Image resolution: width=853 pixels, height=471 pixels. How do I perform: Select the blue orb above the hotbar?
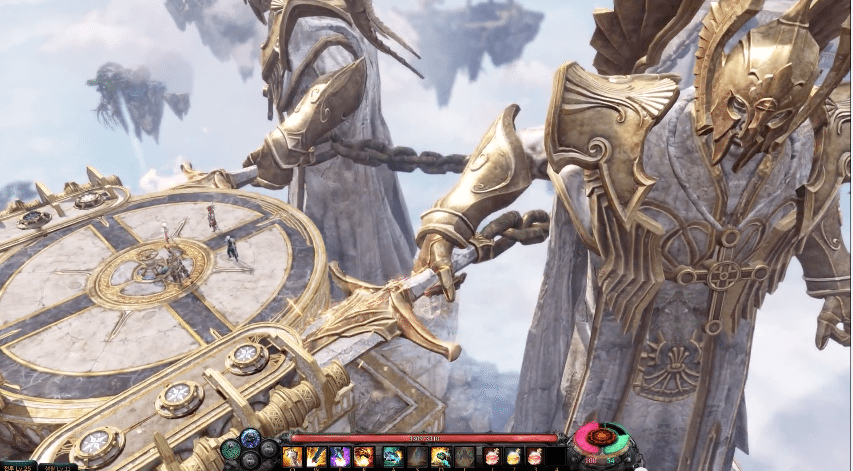[x=250, y=437]
